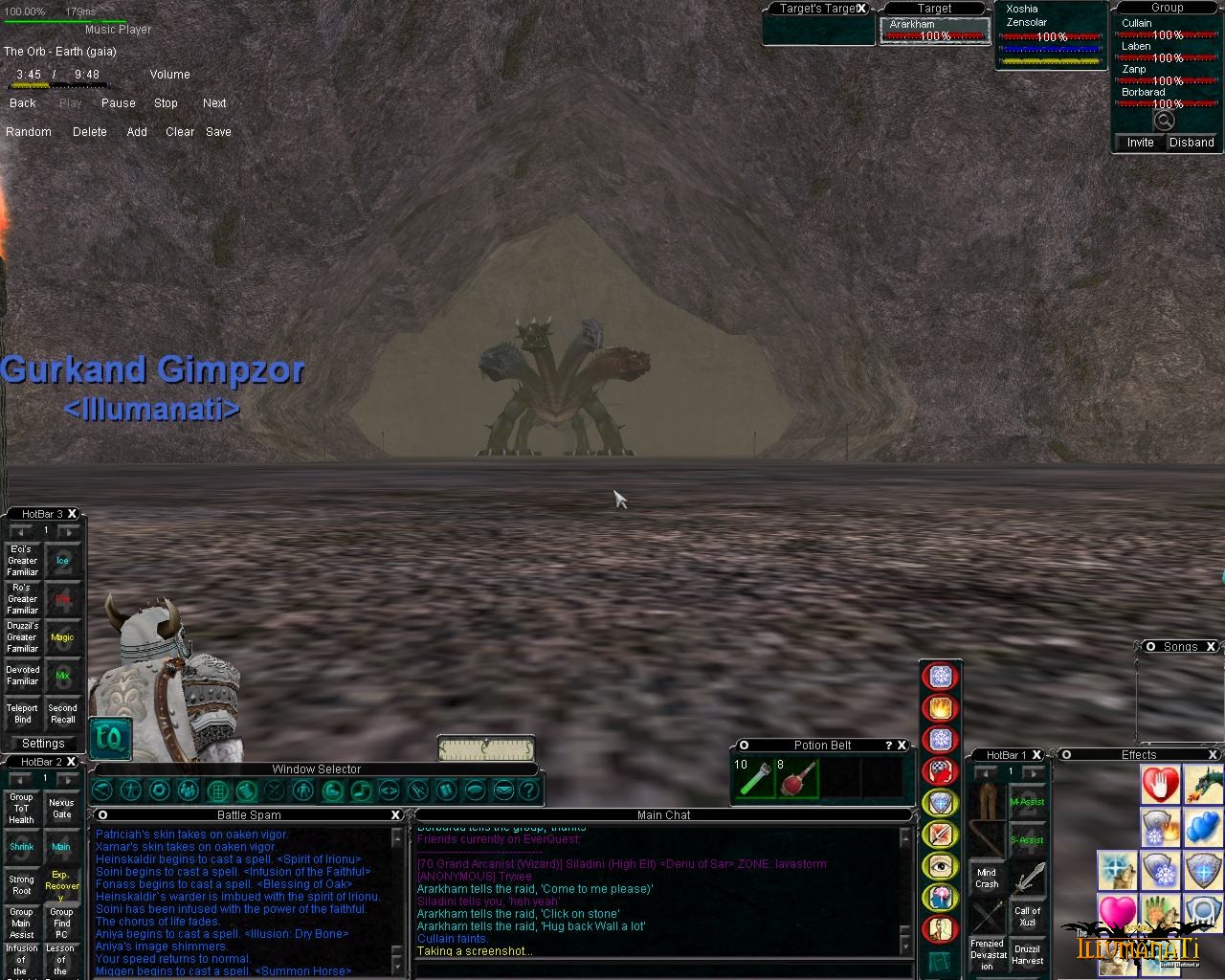Disband the group
Image resolution: width=1225 pixels, height=980 pixels.
(1192, 143)
